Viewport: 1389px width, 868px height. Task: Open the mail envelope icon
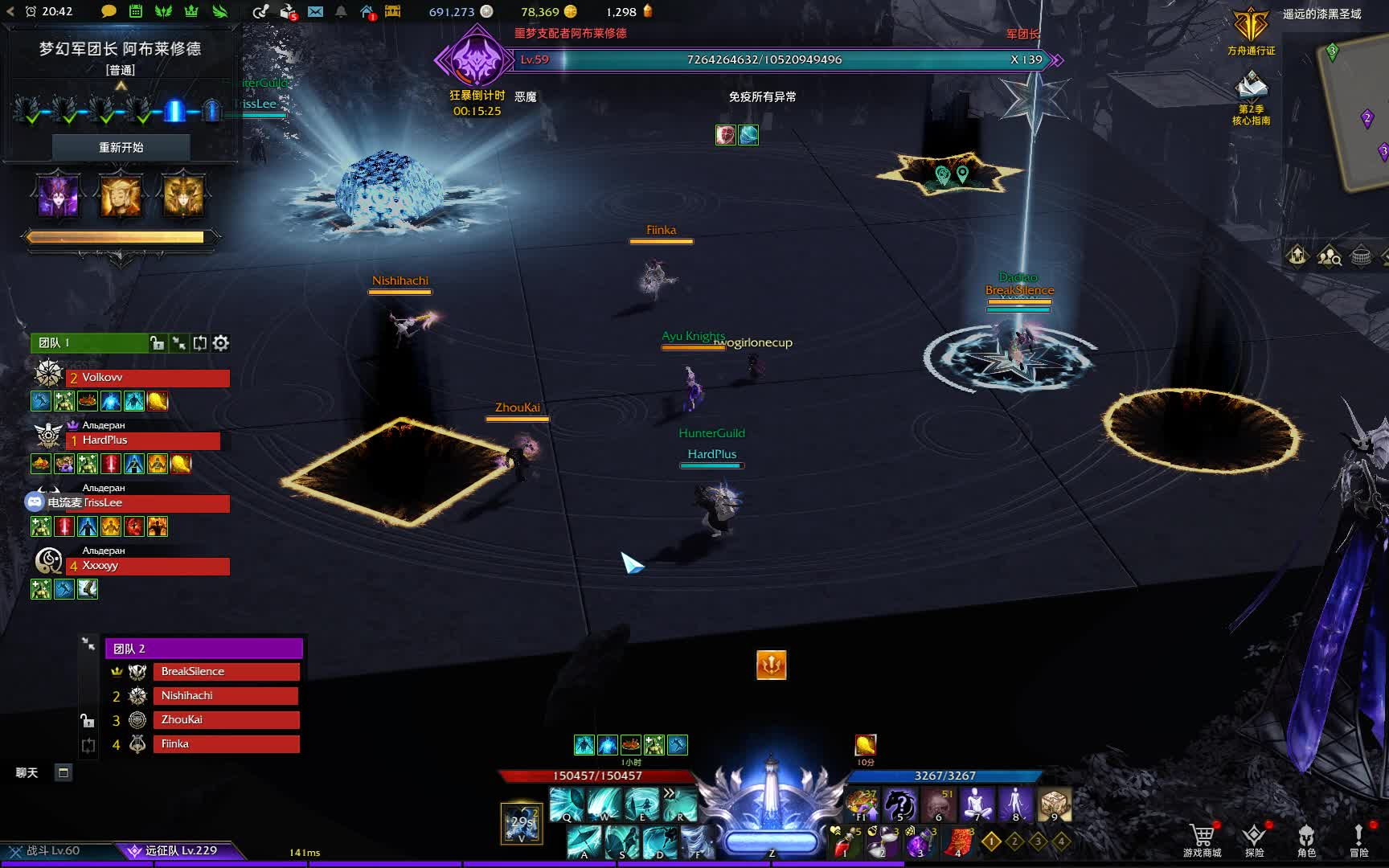pos(315,11)
